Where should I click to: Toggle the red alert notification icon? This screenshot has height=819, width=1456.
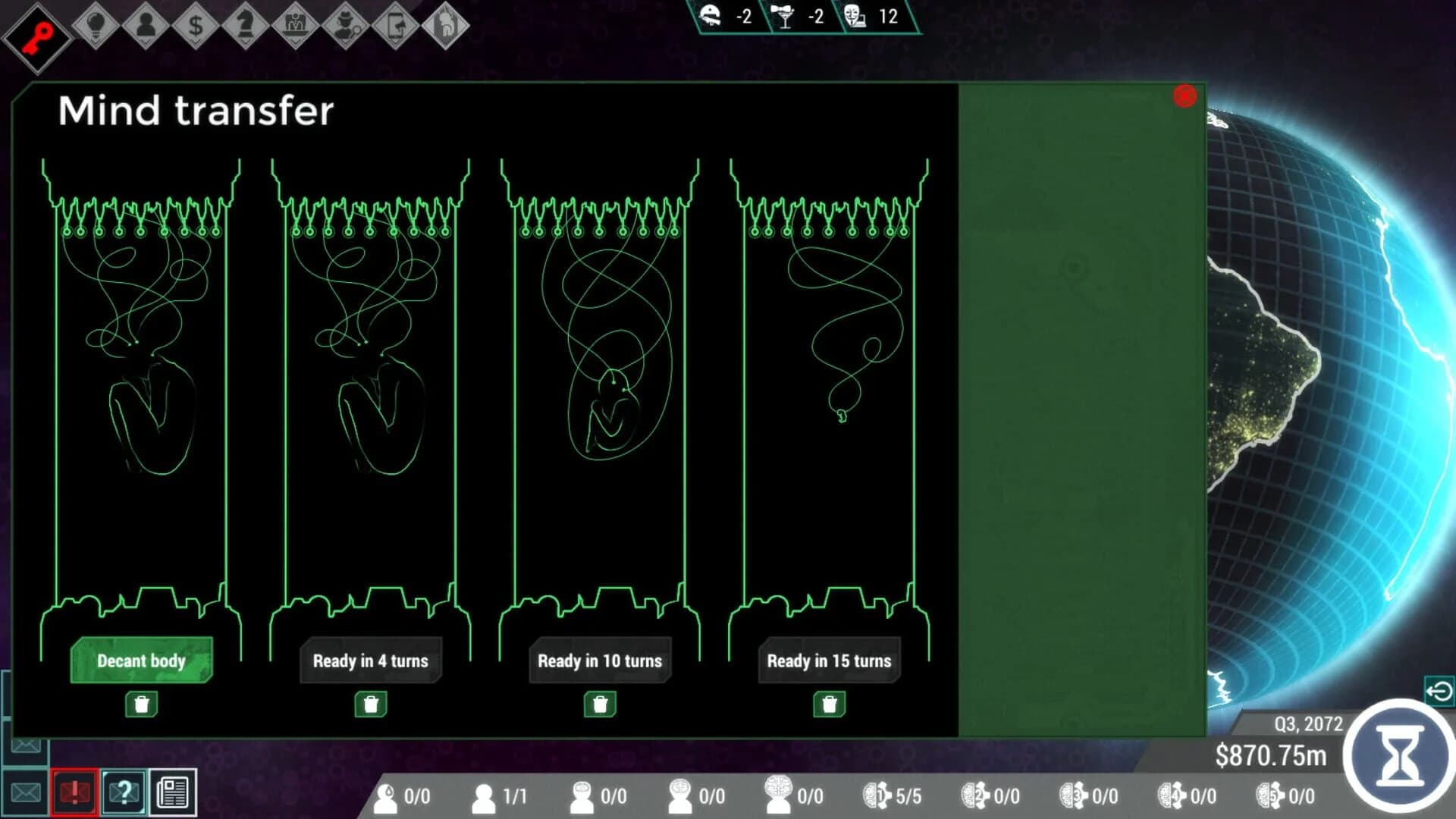tap(74, 793)
